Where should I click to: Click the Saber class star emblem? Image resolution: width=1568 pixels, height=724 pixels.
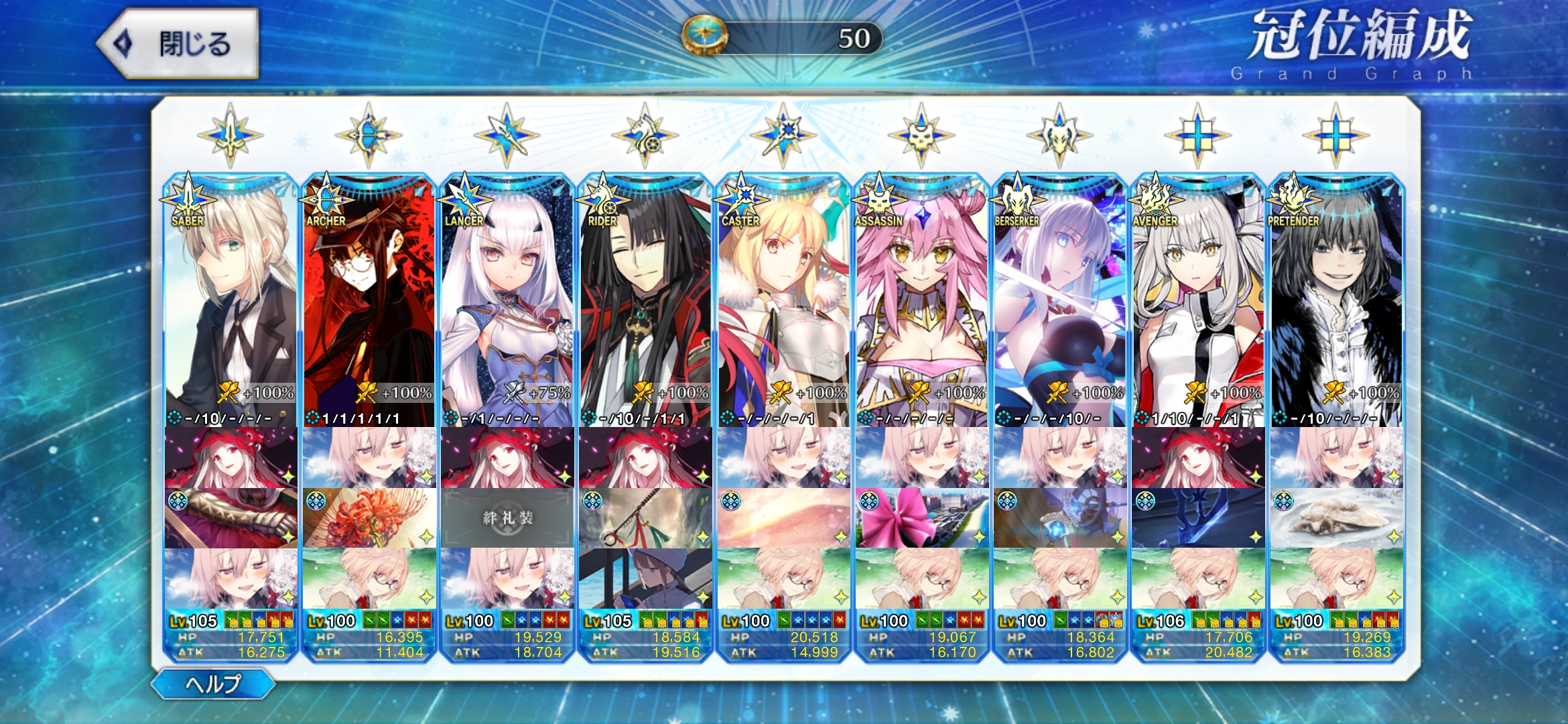click(x=231, y=135)
